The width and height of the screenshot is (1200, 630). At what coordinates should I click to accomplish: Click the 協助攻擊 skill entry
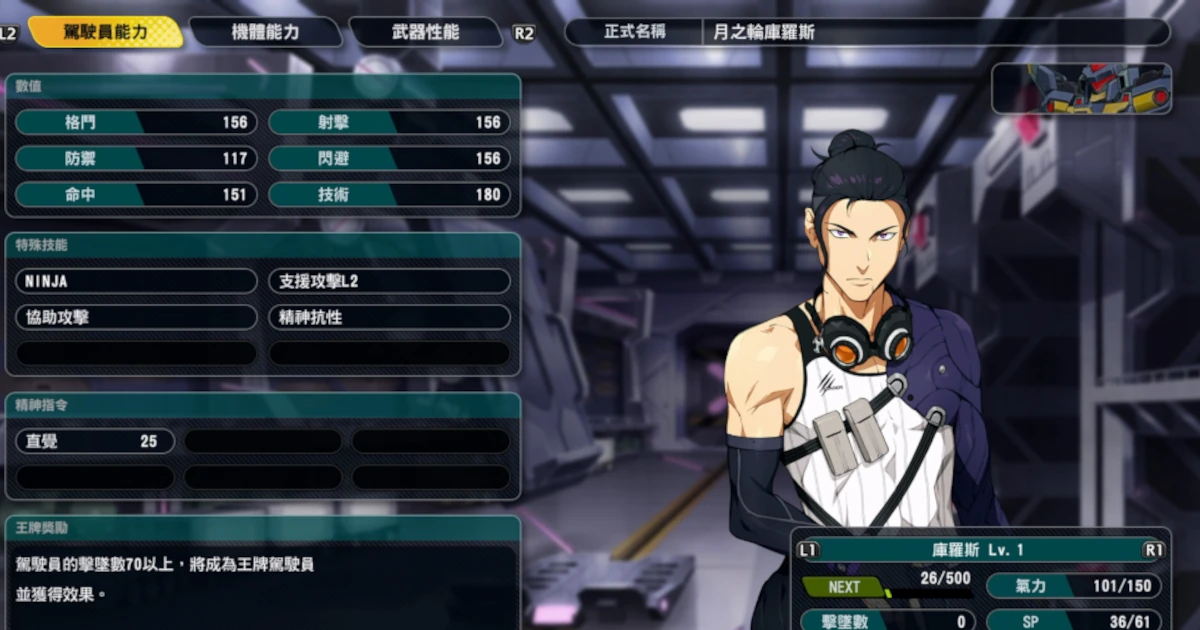pyautogui.click(x=136, y=317)
